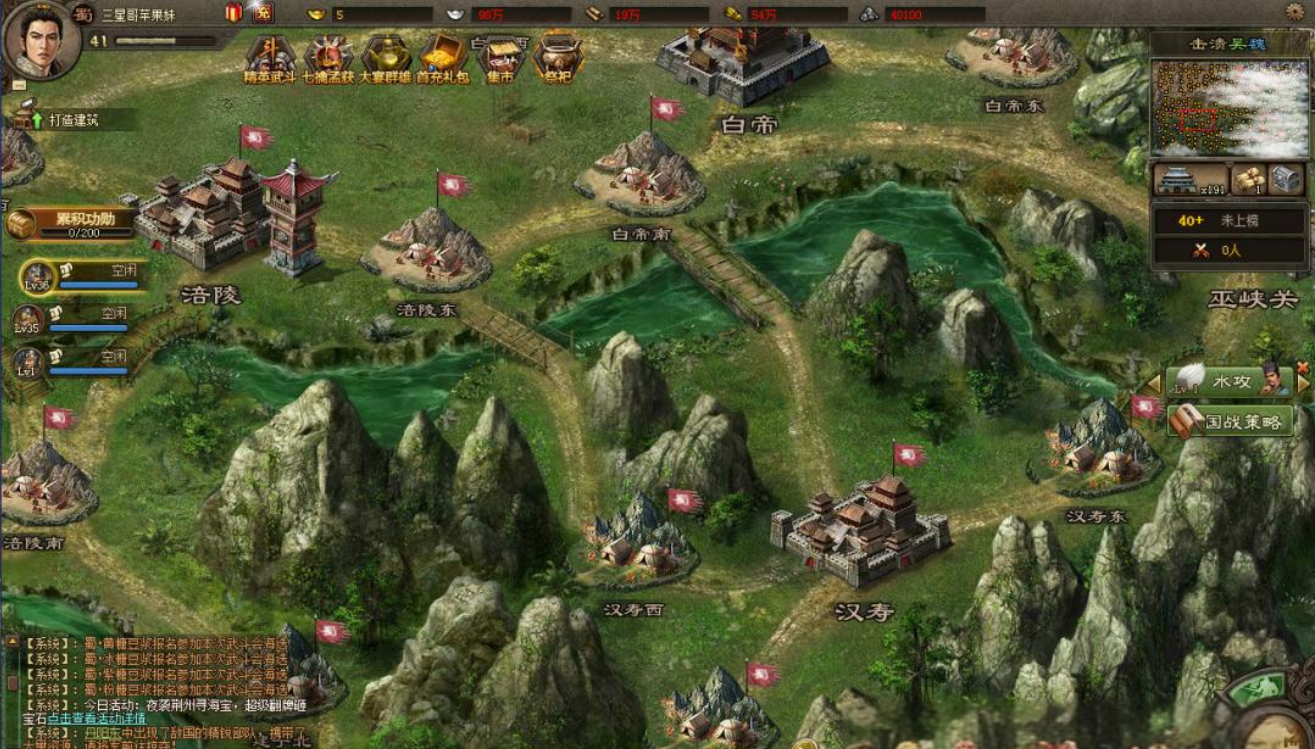1315x749 pixels.
Task: Select the Lv1 general
Action: coord(28,361)
